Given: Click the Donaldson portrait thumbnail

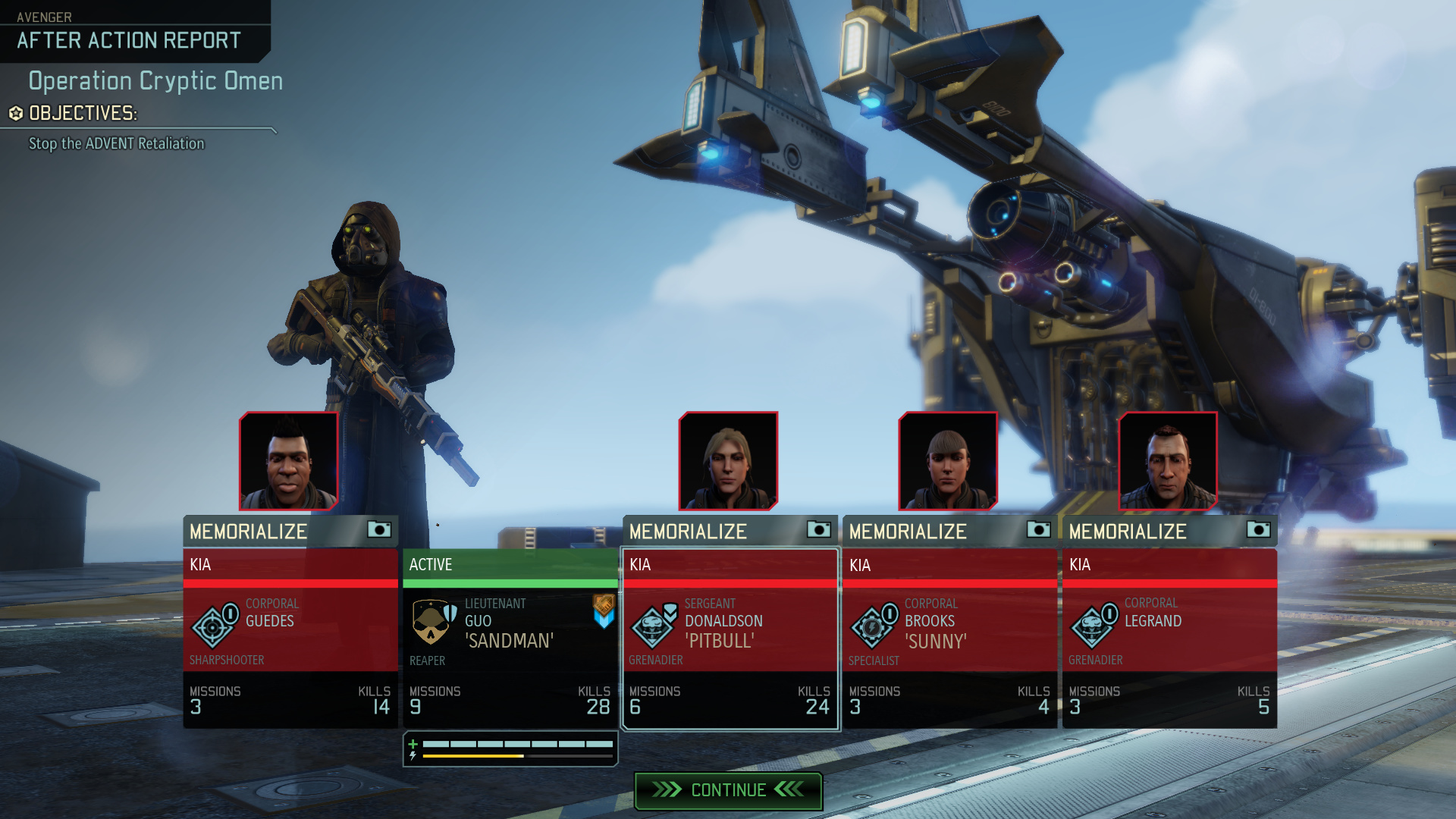Looking at the screenshot, I should point(728,461).
